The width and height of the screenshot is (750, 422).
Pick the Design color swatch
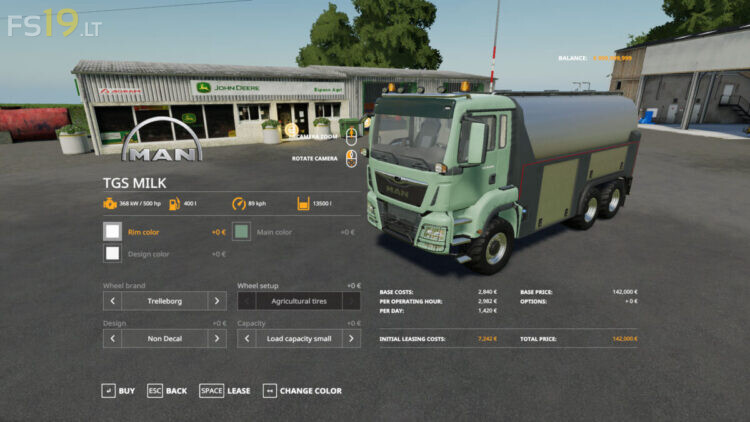click(112, 254)
